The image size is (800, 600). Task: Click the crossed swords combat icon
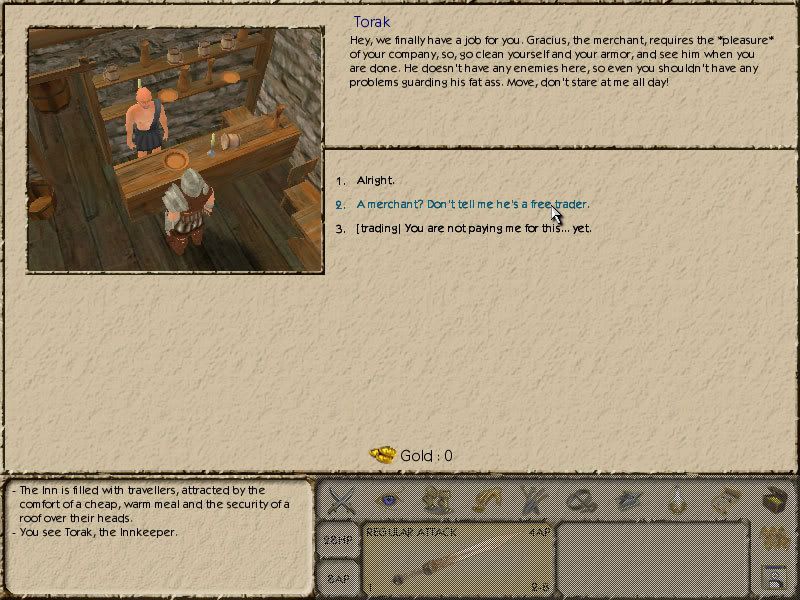coord(342,500)
